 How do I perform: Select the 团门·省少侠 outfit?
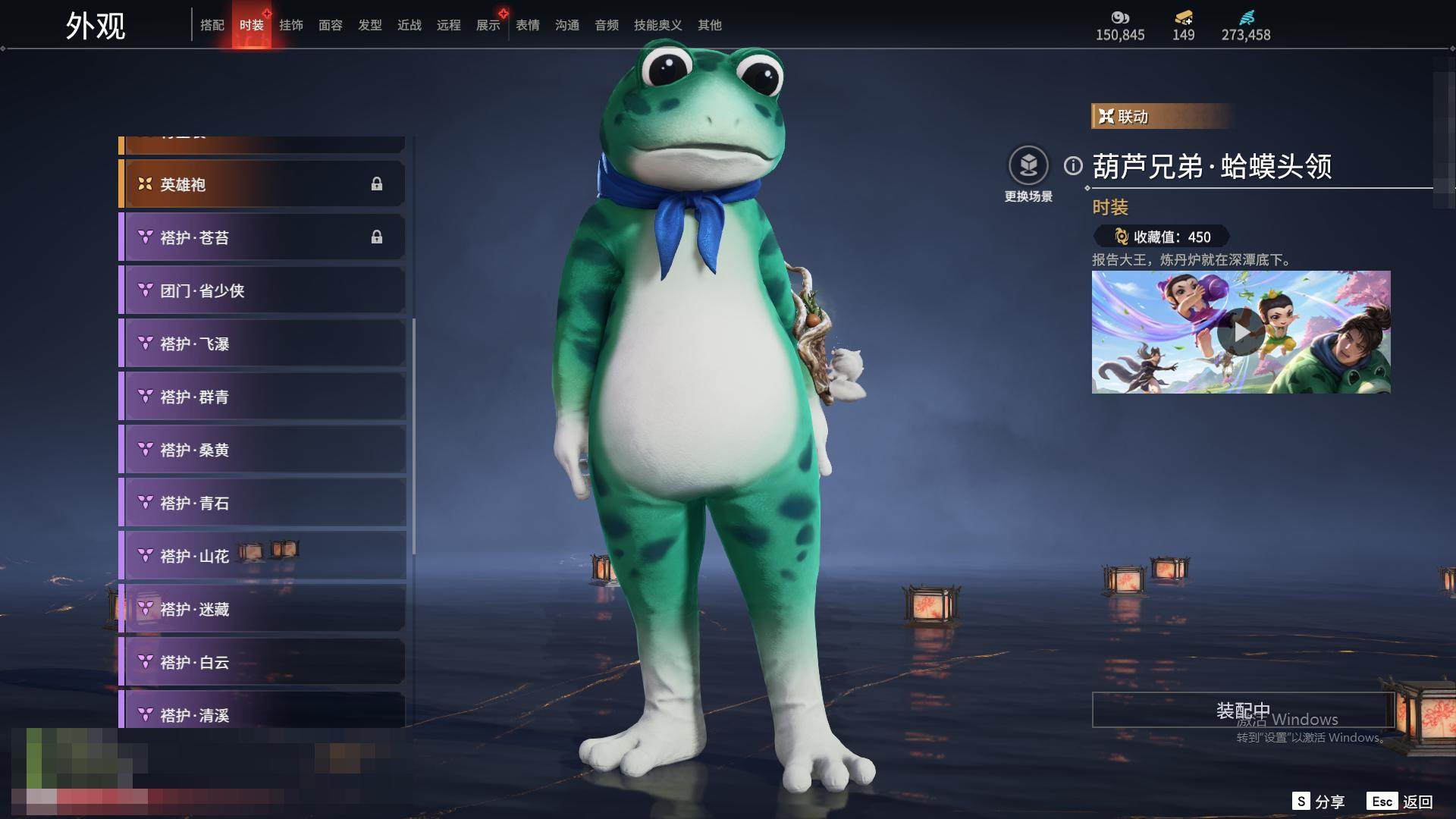pyautogui.click(x=262, y=290)
